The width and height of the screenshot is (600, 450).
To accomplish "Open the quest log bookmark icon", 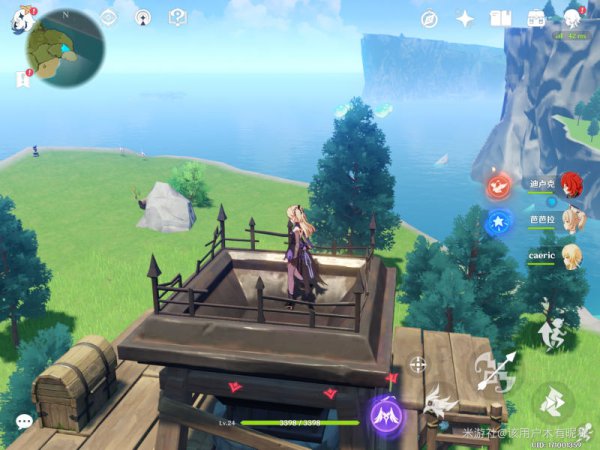I will click(x=22, y=78).
